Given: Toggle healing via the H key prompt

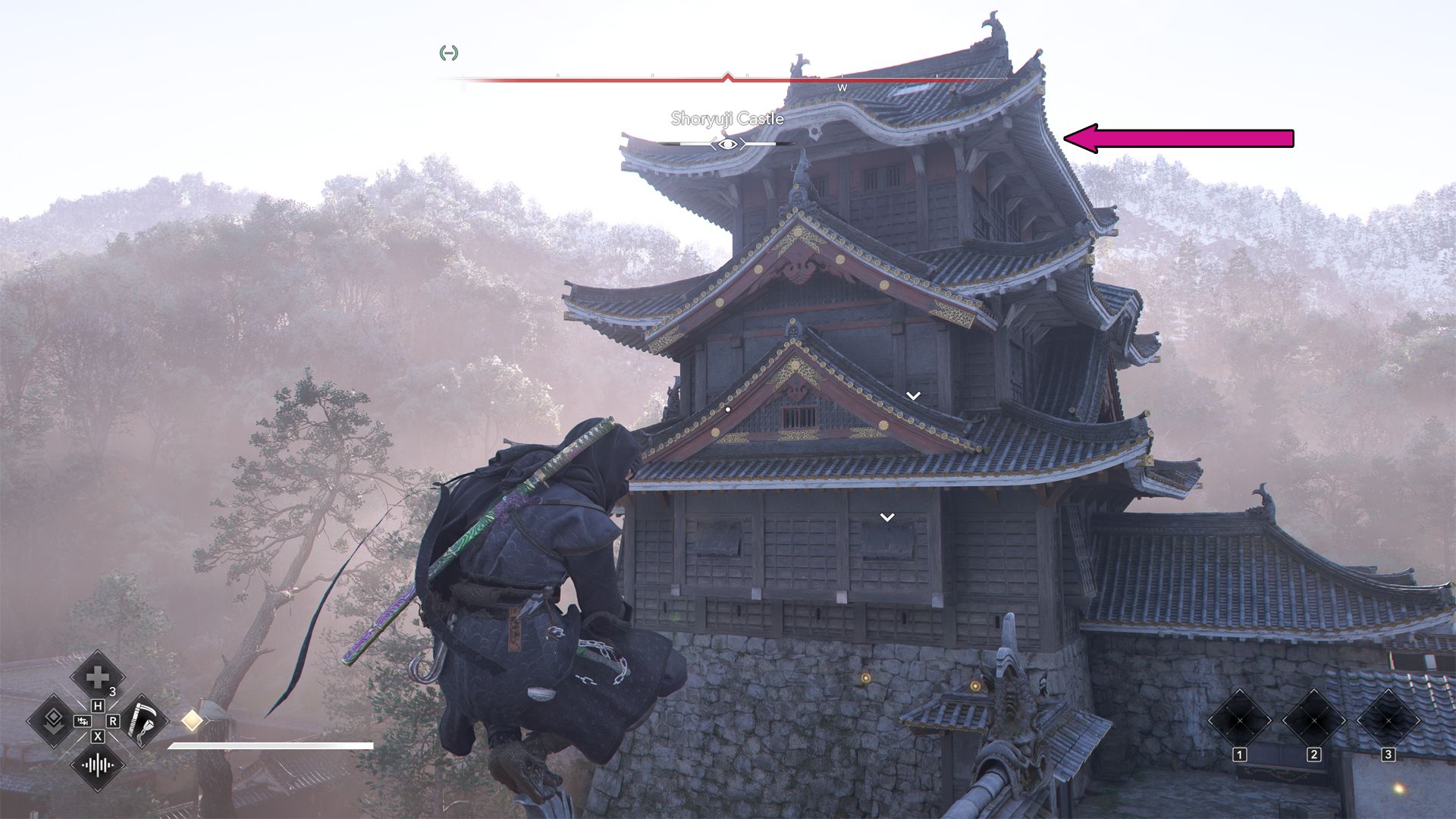Looking at the screenshot, I should 98,706.
